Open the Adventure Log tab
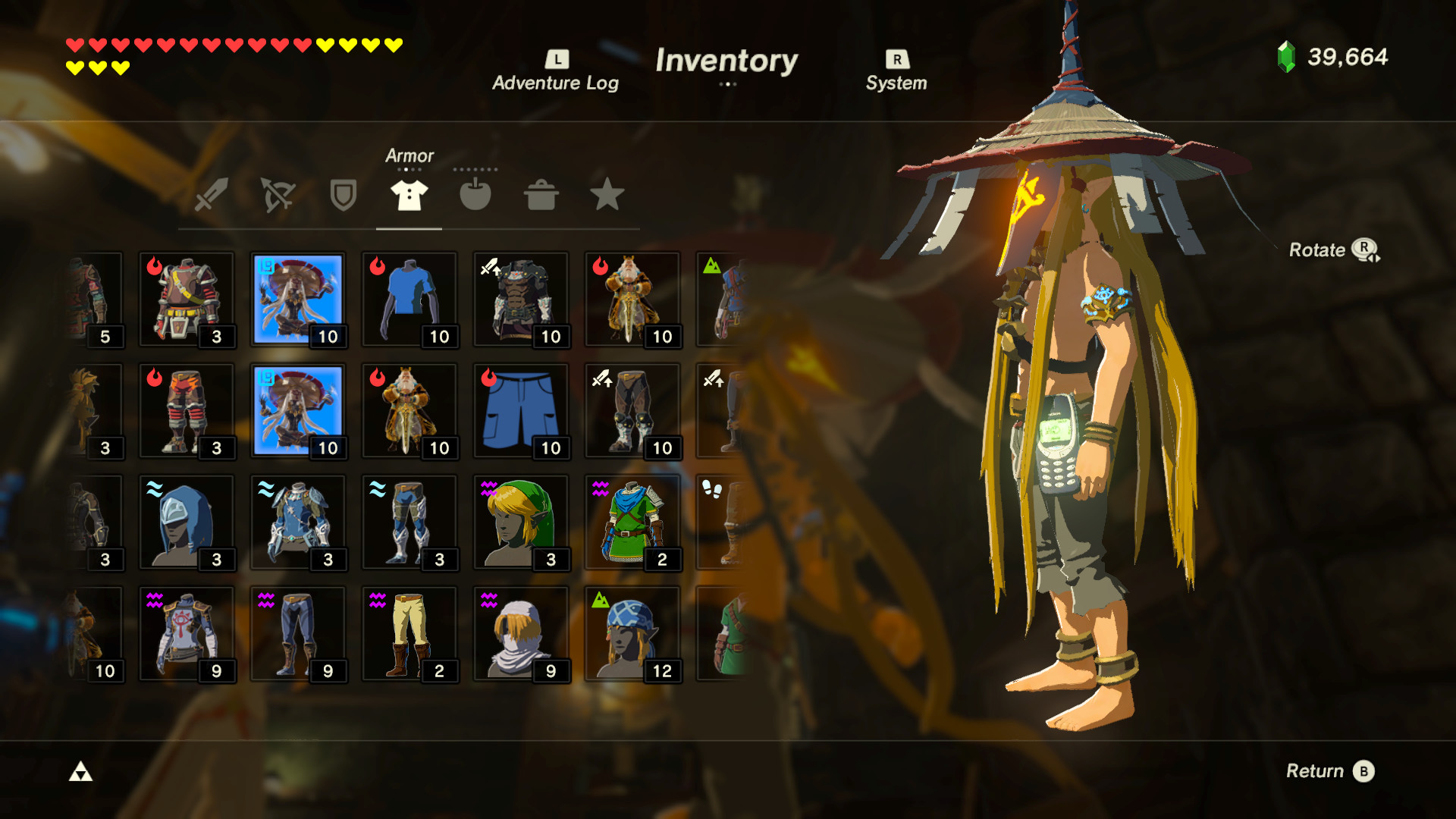Image resolution: width=1456 pixels, height=819 pixels. point(556,68)
